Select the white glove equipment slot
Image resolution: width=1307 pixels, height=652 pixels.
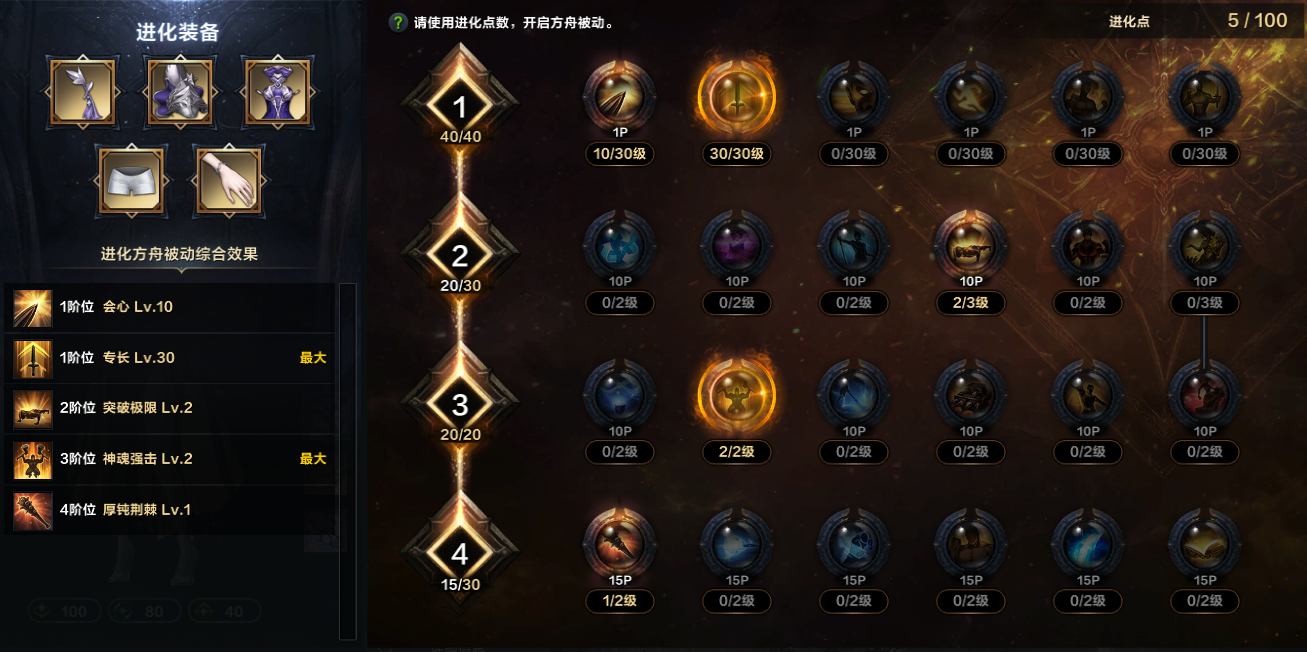[x=228, y=182]
